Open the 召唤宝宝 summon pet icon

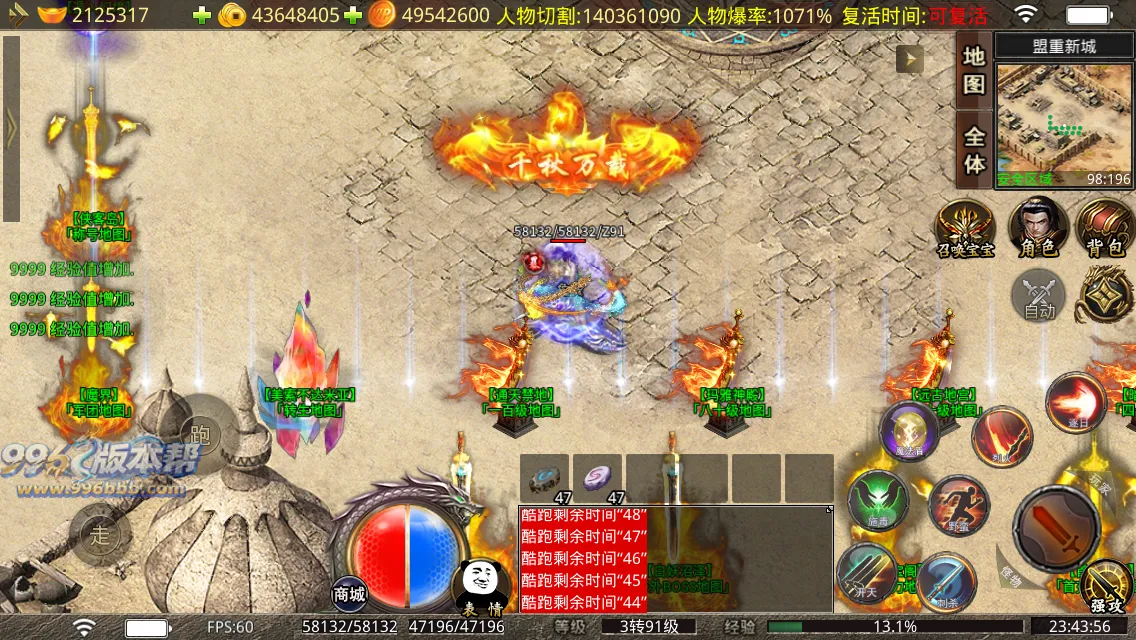[x=965, y=229]
